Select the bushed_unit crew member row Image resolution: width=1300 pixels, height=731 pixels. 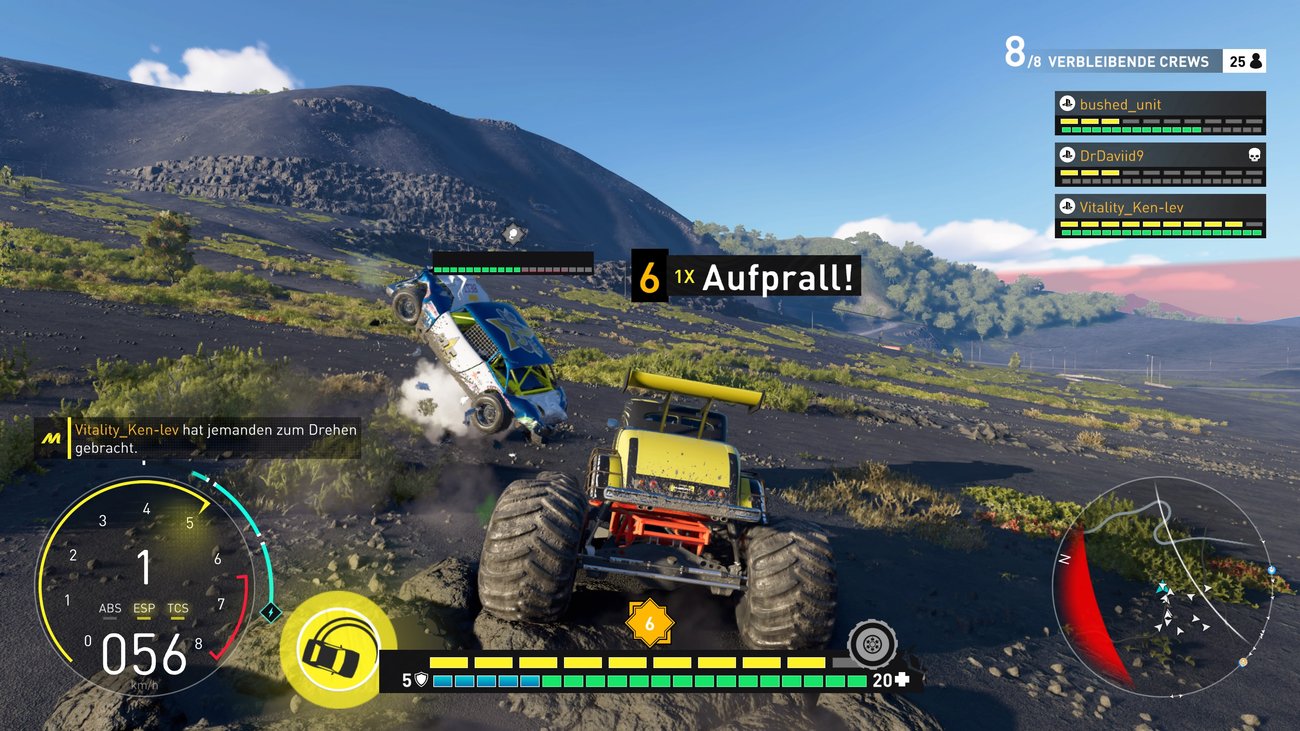[x=1159, y=113]
